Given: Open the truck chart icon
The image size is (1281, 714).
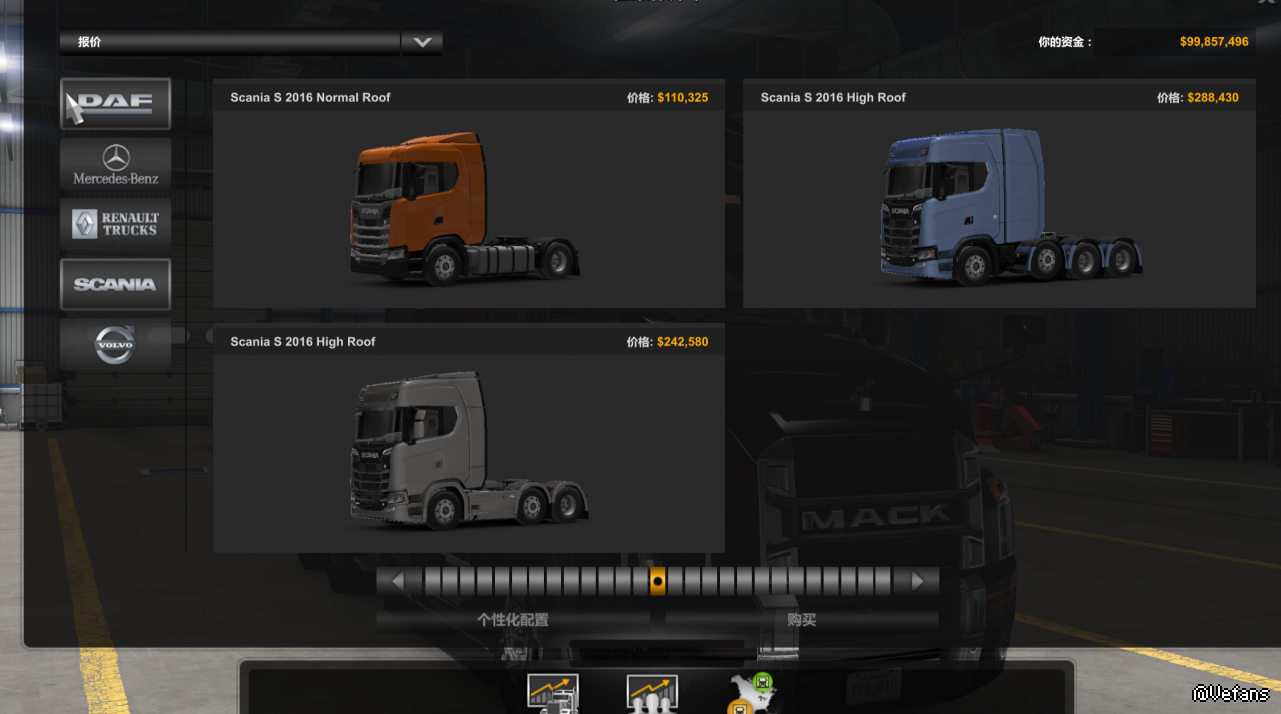Looking at the screenshot, I should [x=553, y=694].
